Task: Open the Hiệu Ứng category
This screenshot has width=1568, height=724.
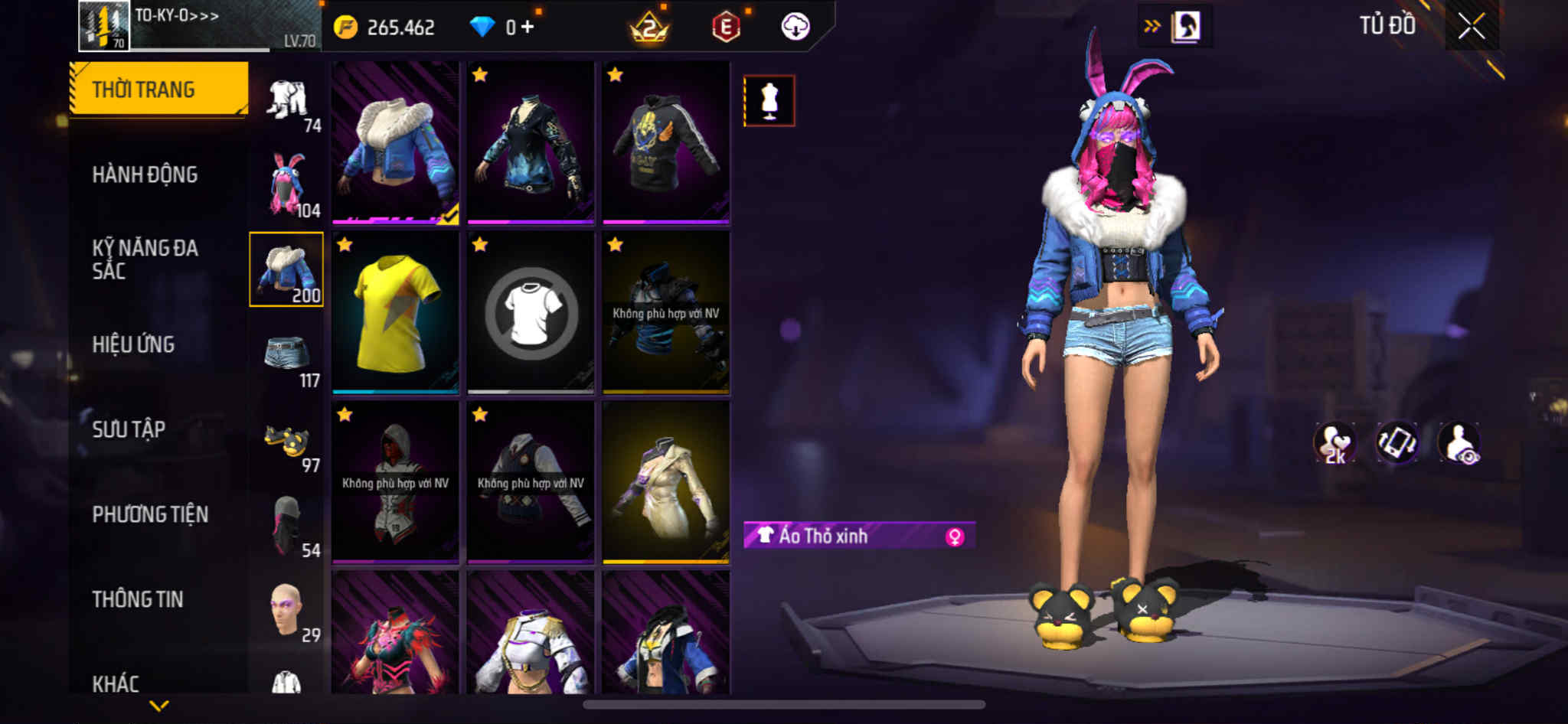Action: click(x=133, y=344)
